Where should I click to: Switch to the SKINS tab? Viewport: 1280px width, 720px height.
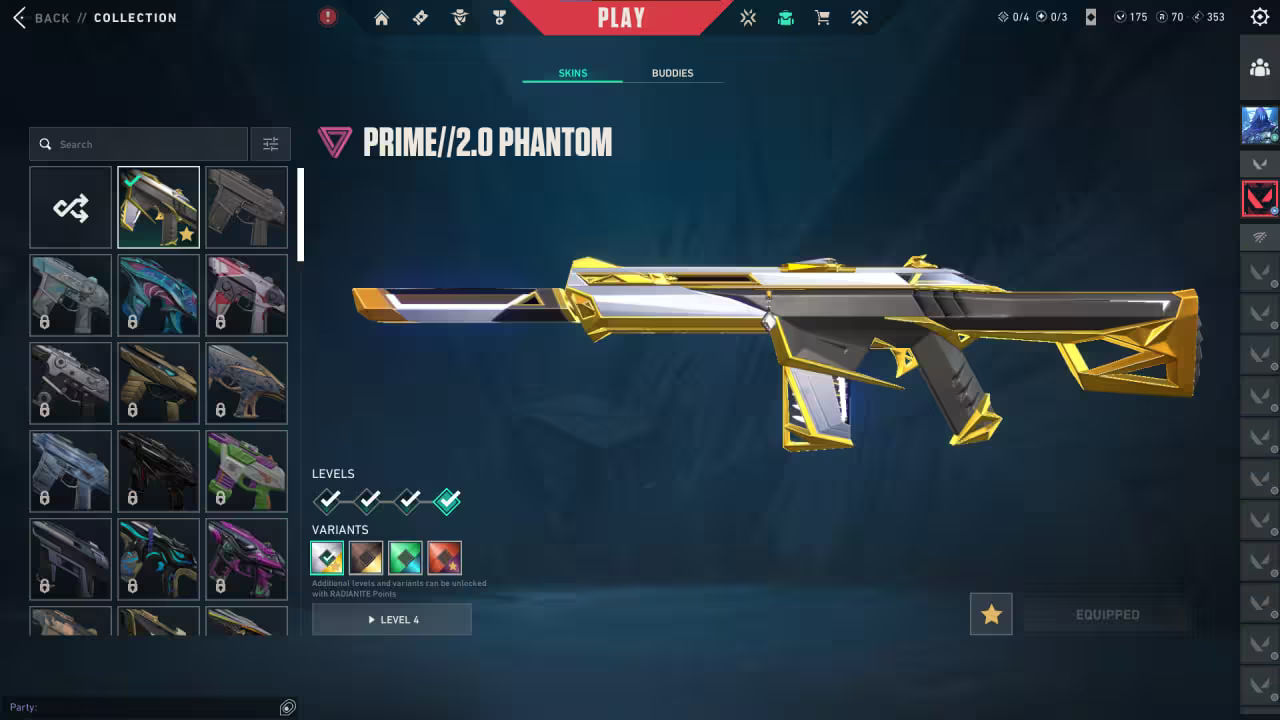click(x=571, y=72)
